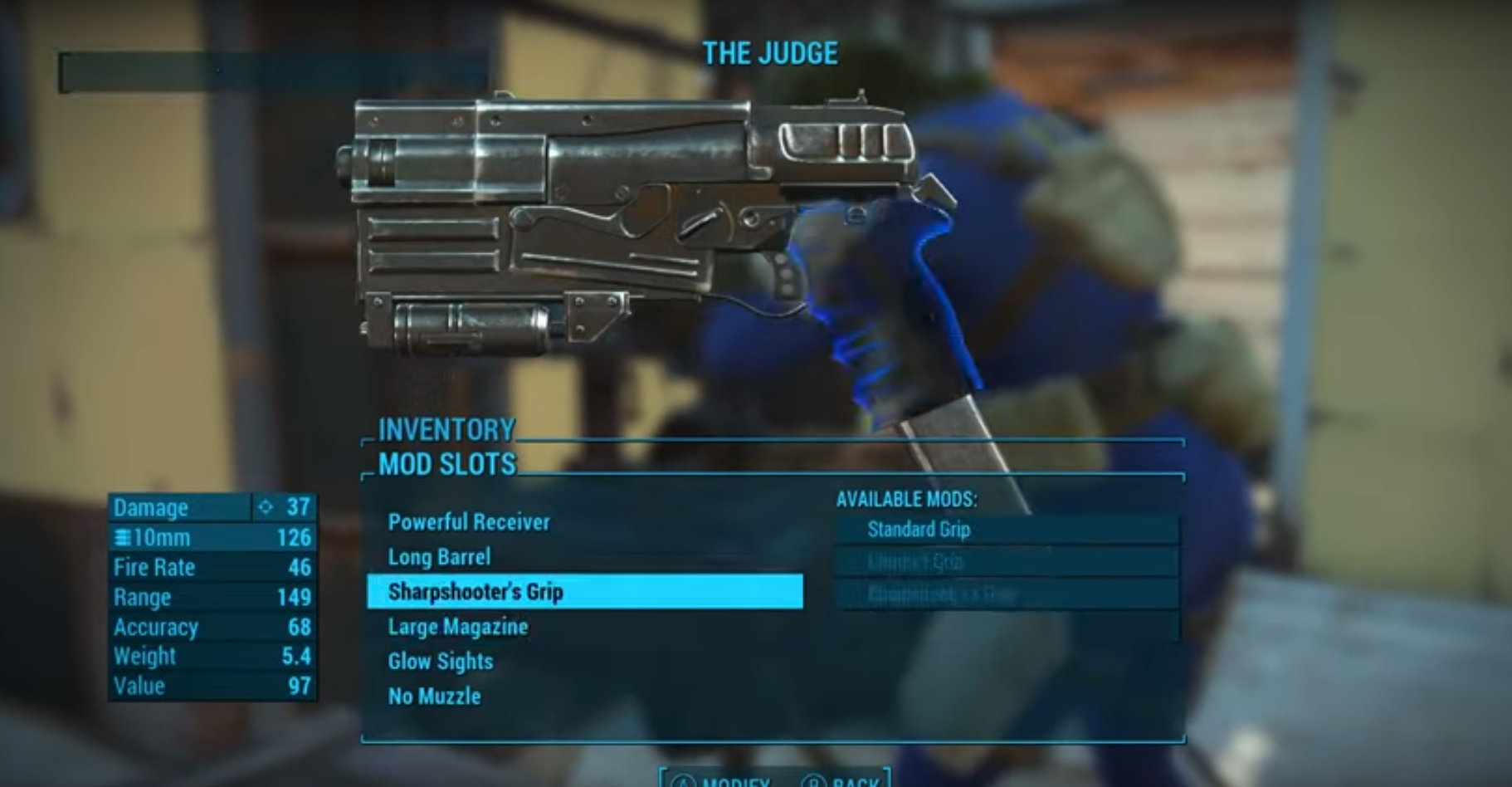
Task: Select the dimmed Comfort Grip mod
Action: point(1006,562)
